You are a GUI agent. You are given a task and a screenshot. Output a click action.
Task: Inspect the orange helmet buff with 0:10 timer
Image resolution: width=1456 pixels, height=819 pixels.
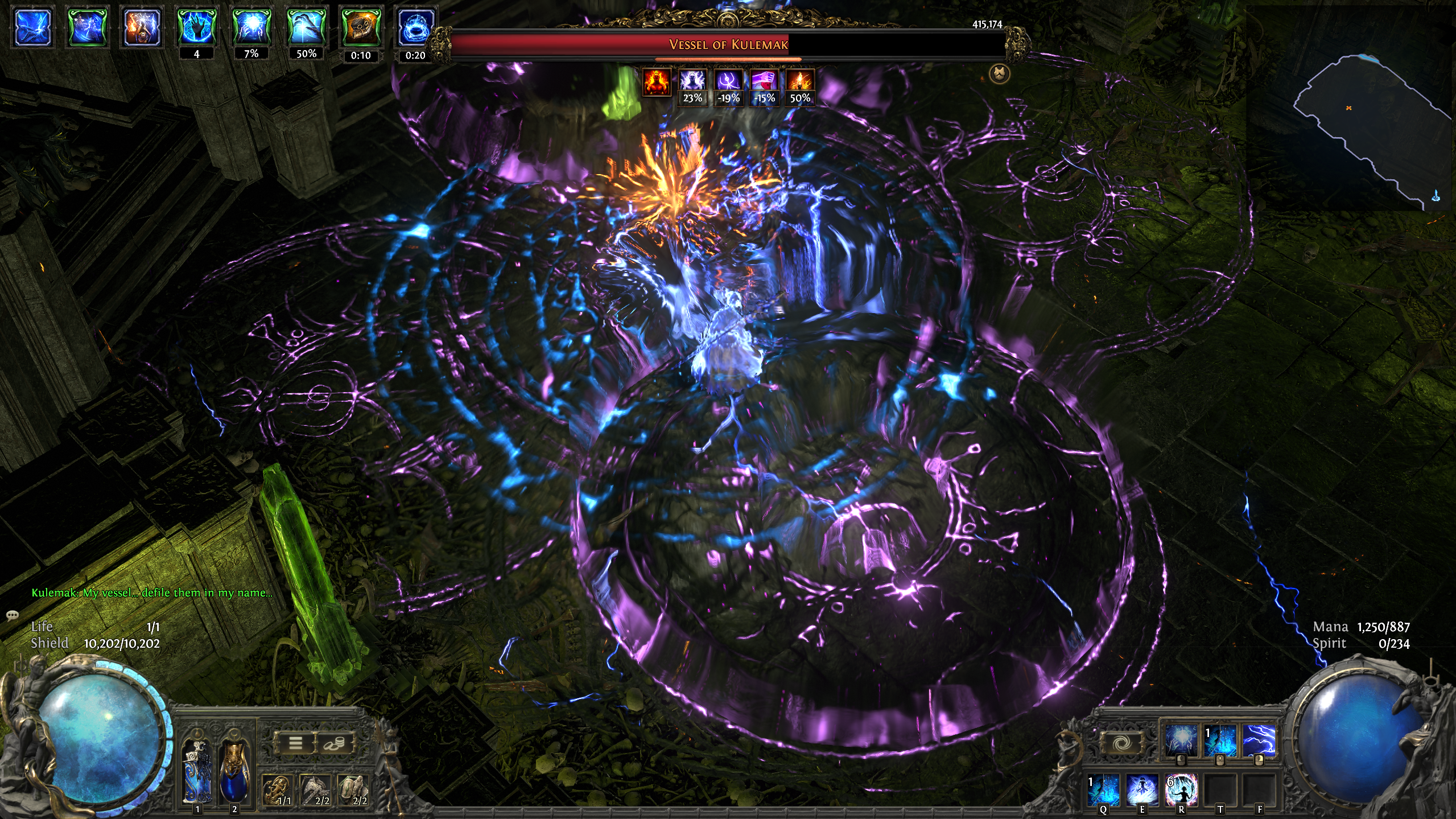360,27
